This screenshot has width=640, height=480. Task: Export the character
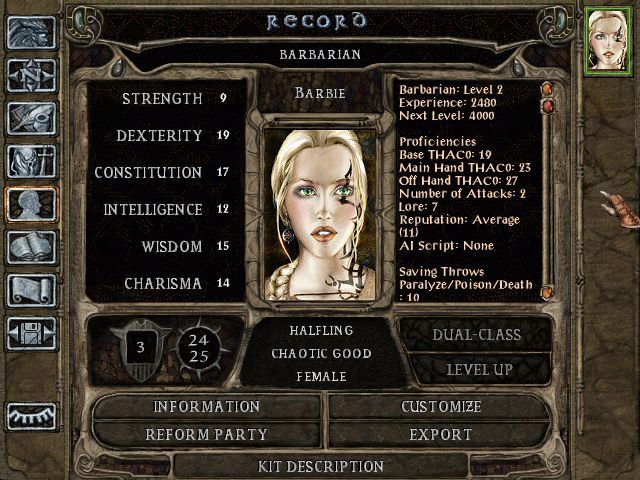440,435
